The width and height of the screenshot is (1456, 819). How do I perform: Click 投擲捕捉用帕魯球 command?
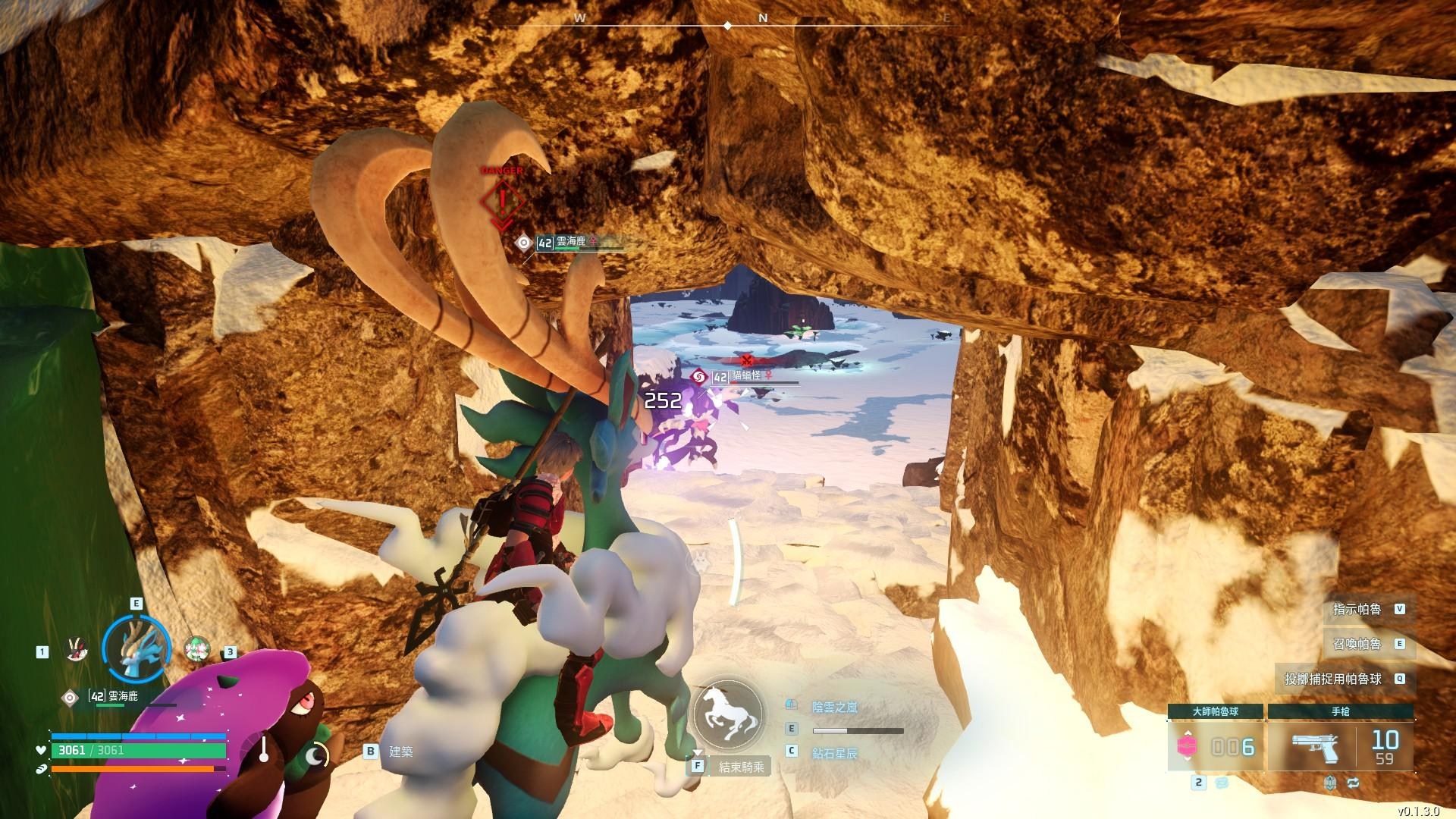(1343, 679)
